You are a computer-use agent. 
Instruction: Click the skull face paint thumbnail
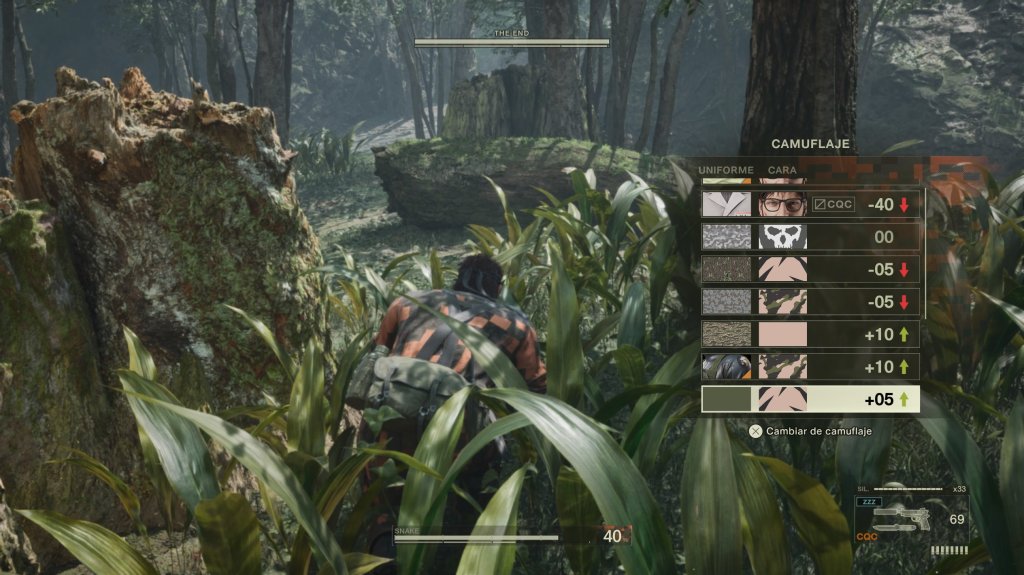tap(782, 237)
